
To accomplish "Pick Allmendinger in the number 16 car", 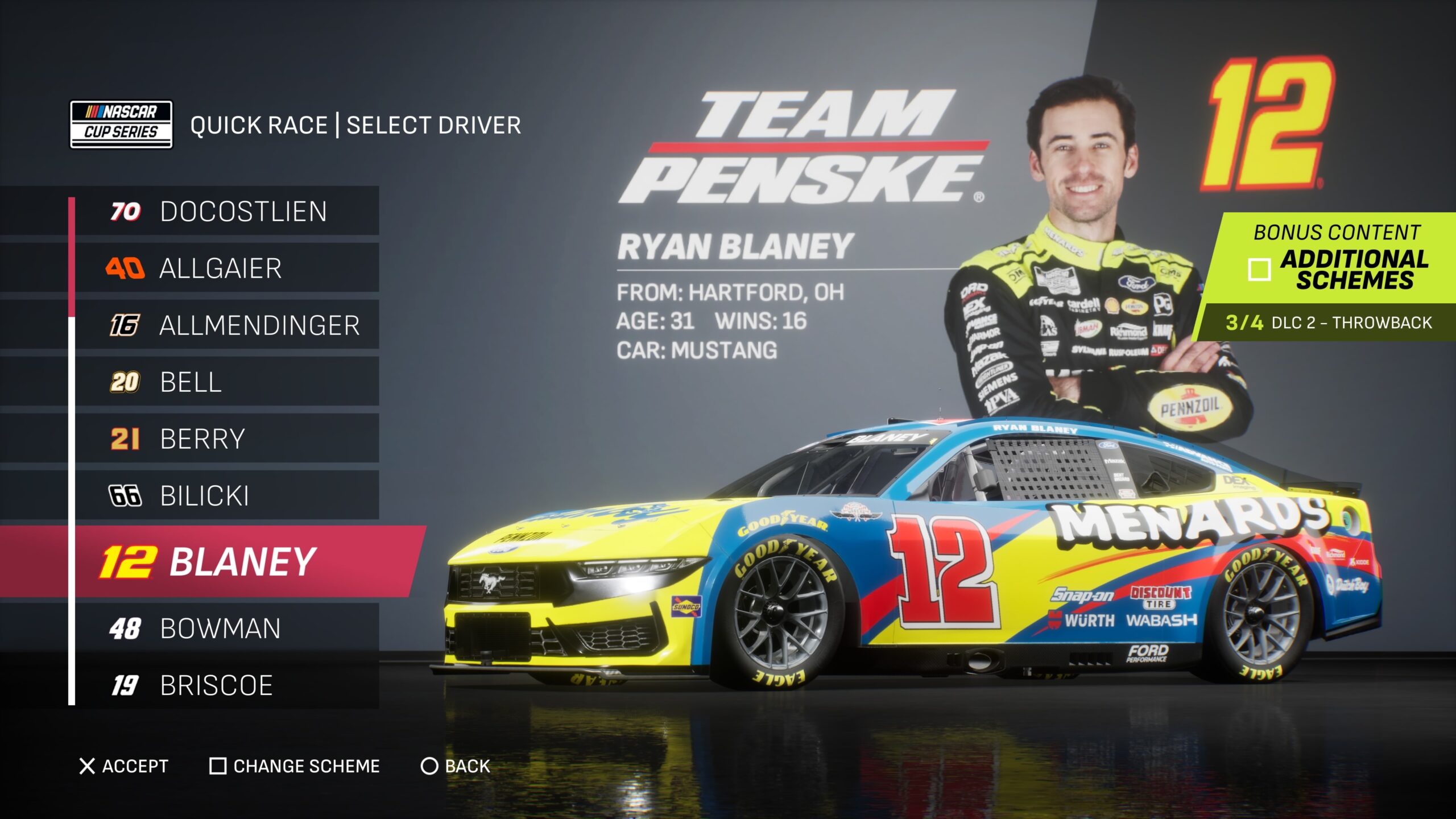I will pyautogui.click(x=227, y=325).
